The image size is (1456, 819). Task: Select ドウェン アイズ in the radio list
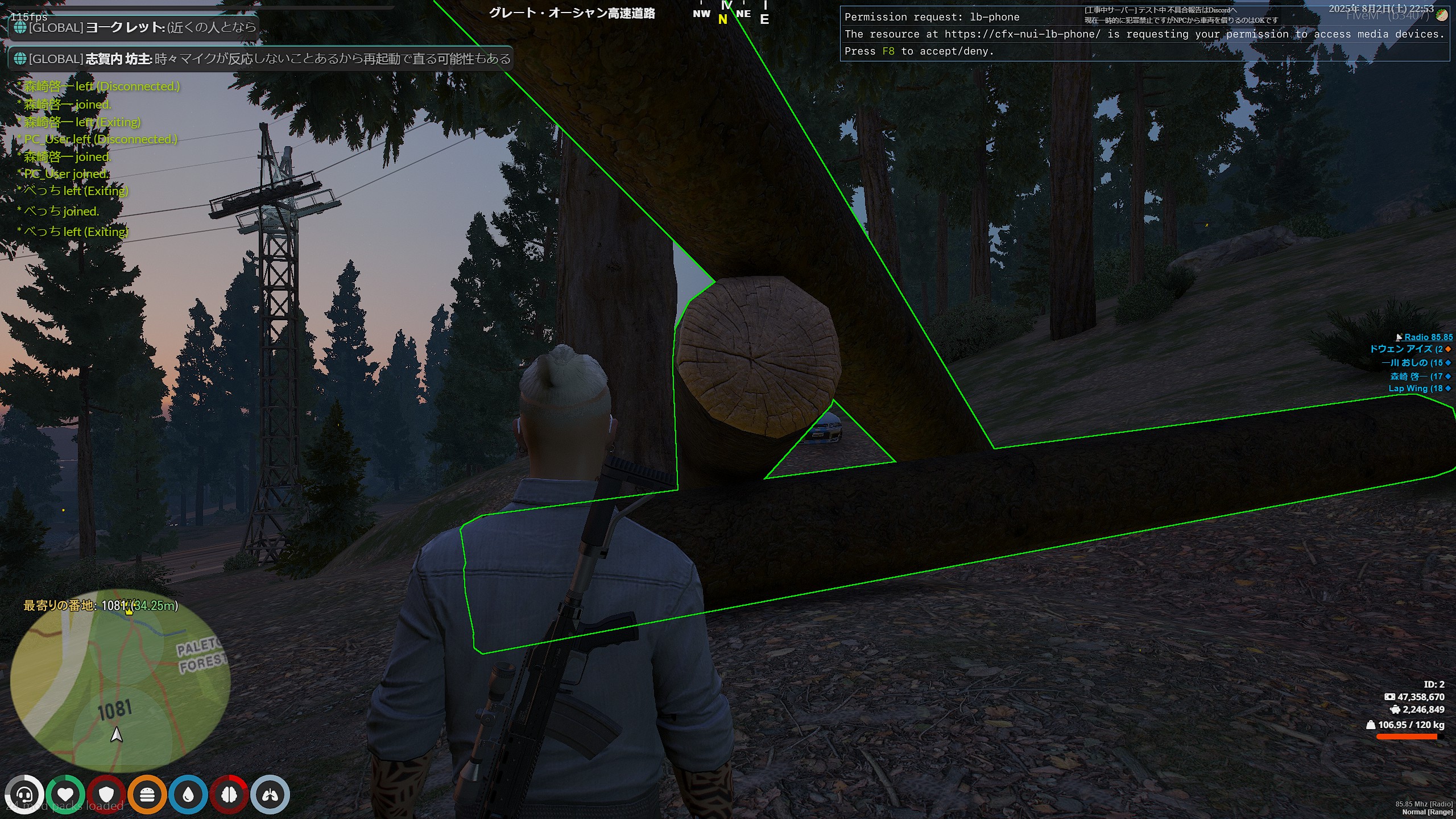(x=1405, y=349)
